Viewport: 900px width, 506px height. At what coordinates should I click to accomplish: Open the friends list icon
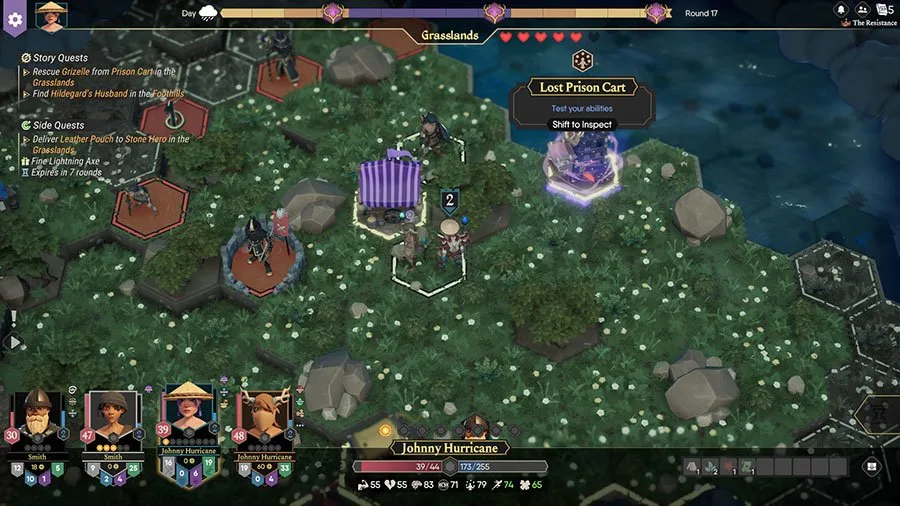[x=862, y=10]
